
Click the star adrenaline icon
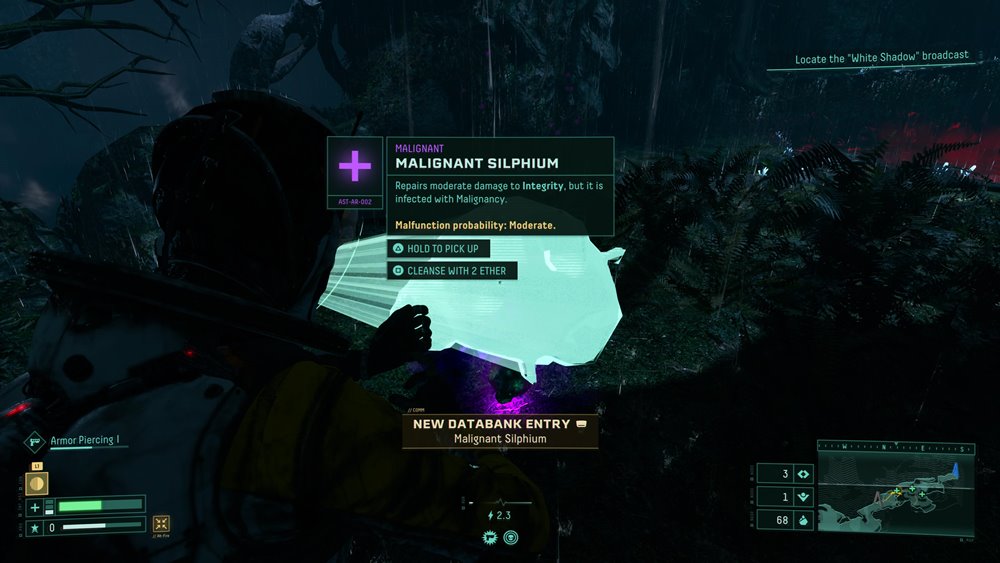pos(35,525)
